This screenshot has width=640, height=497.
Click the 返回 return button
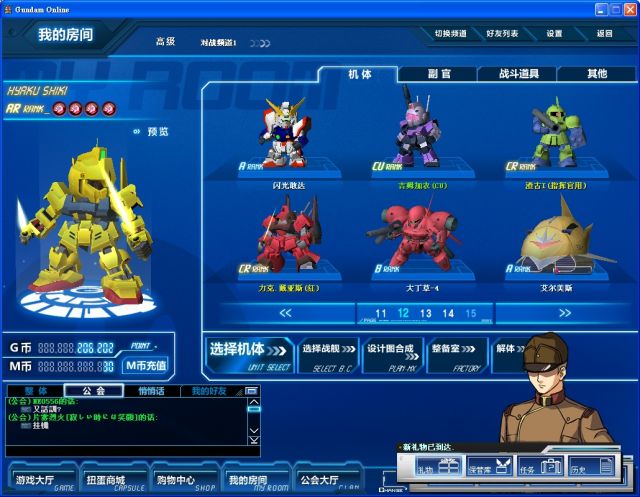click(x=604, y=33)
